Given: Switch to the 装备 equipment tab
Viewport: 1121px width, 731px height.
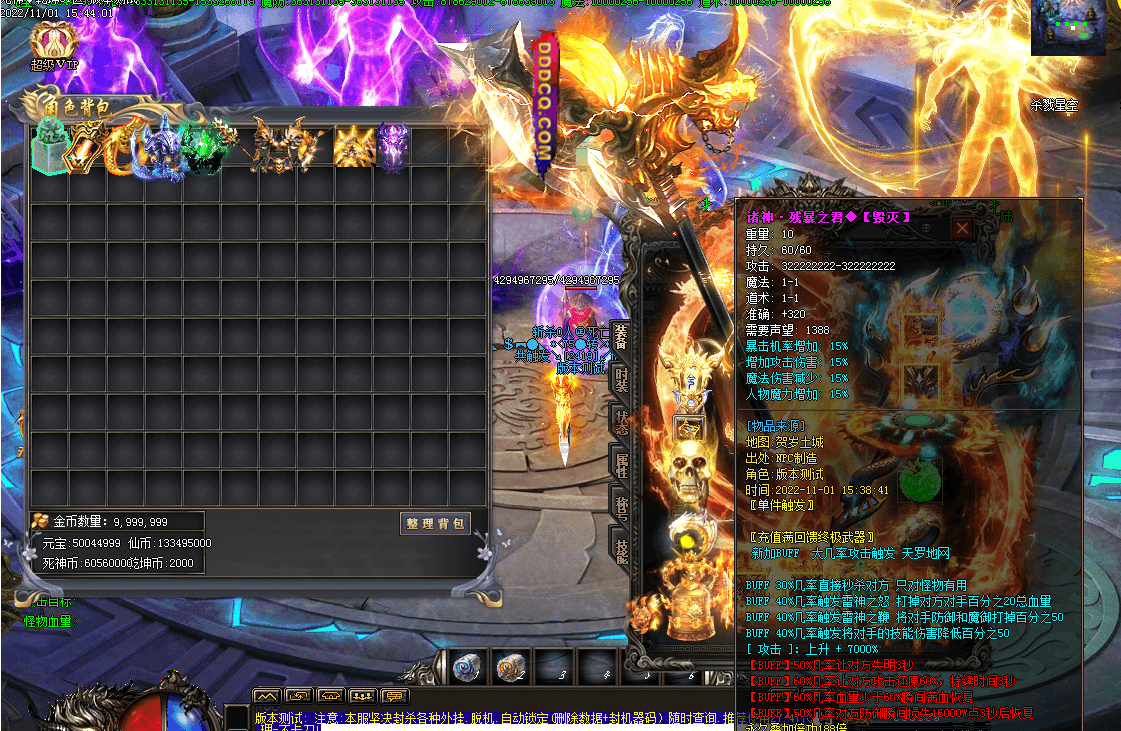Looking at the screenshot, I should [621, 339].
